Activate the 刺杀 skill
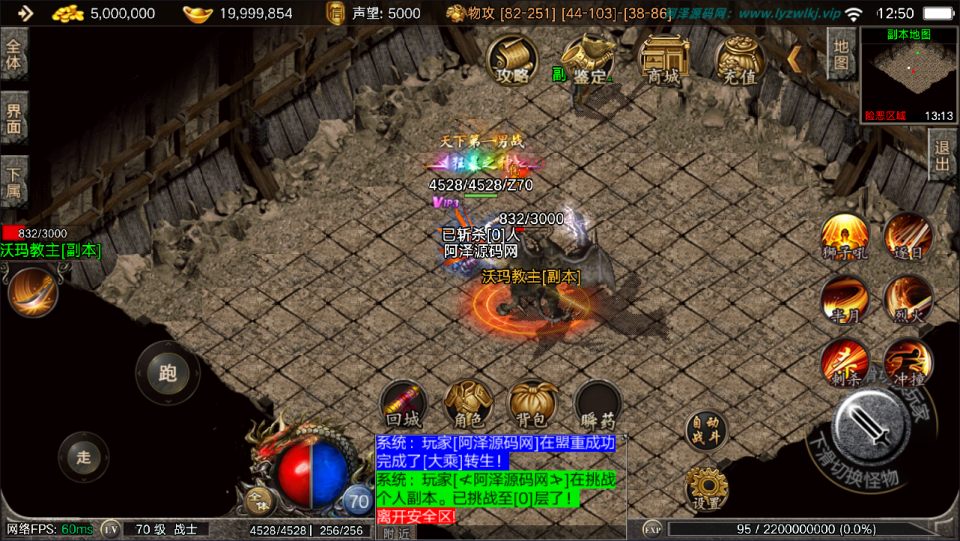Image resolution: width=960 pixels, height=541 pixels. (844, 362)
